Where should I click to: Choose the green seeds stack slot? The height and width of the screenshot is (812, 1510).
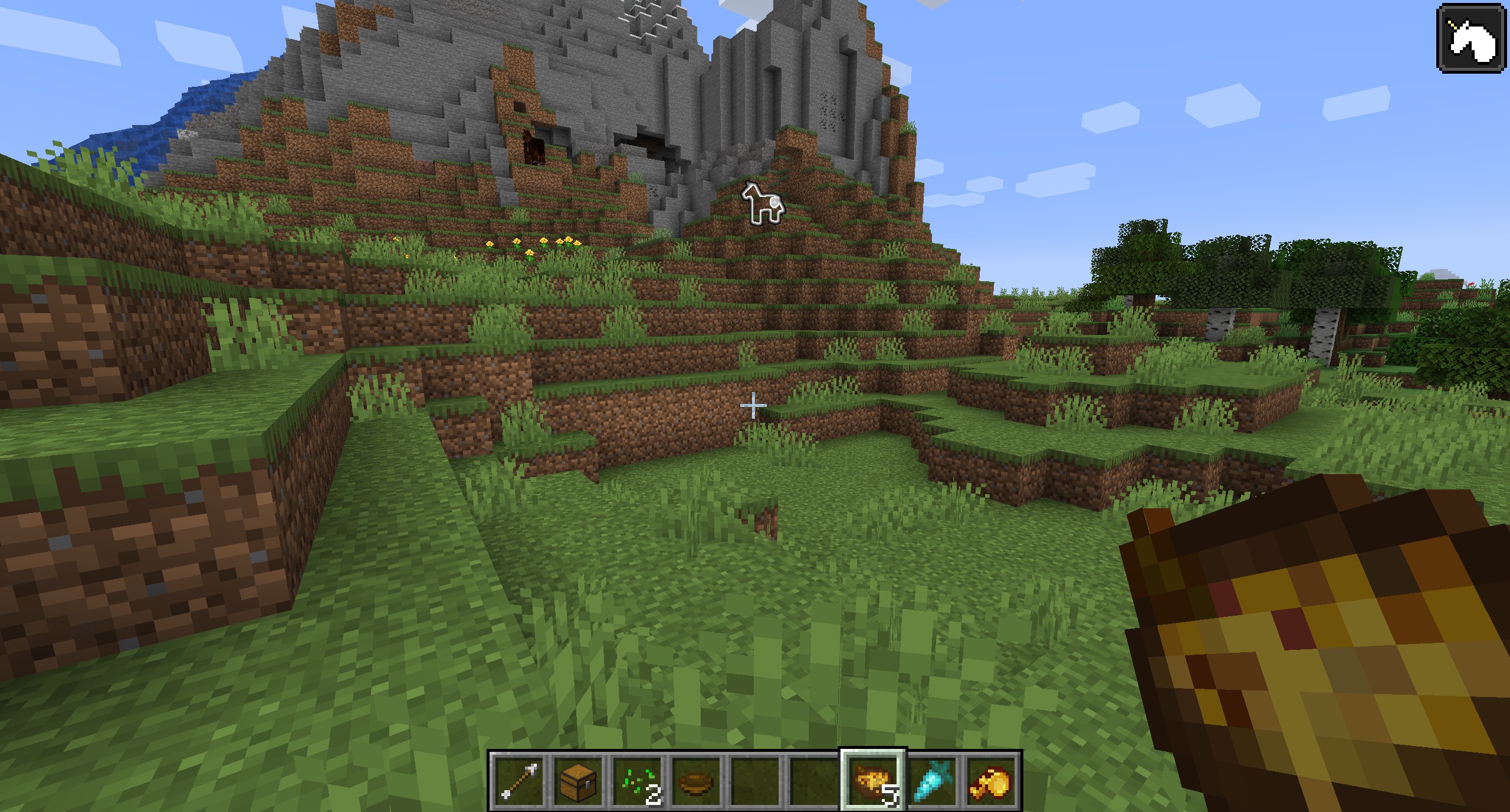coord(637,781)
